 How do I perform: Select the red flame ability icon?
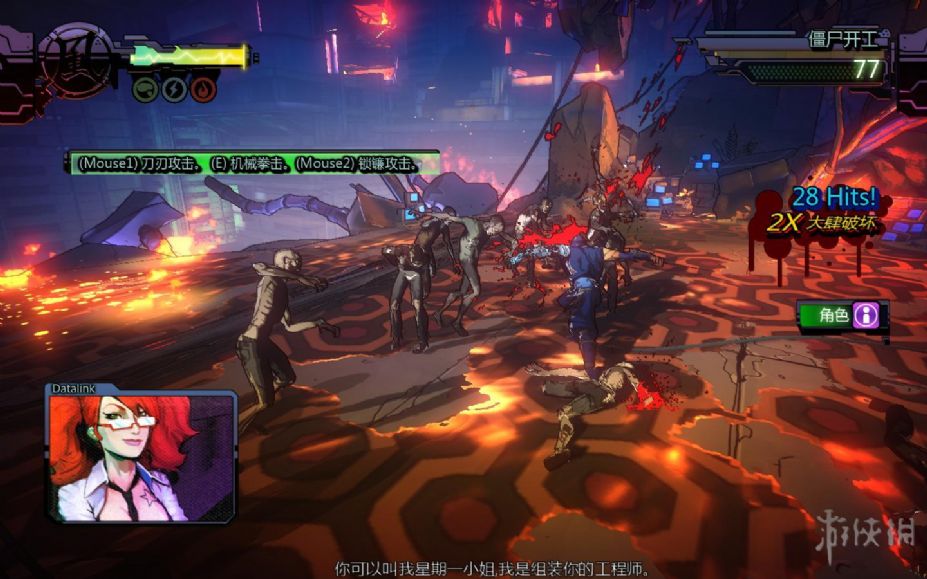(203, 89)
